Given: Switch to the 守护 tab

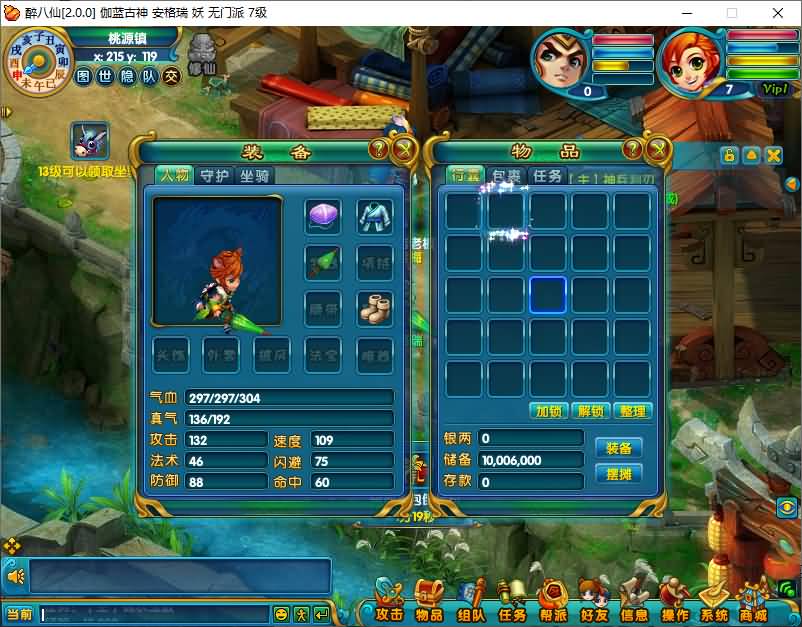Looking at the screenshot, I should click(214, 175).
